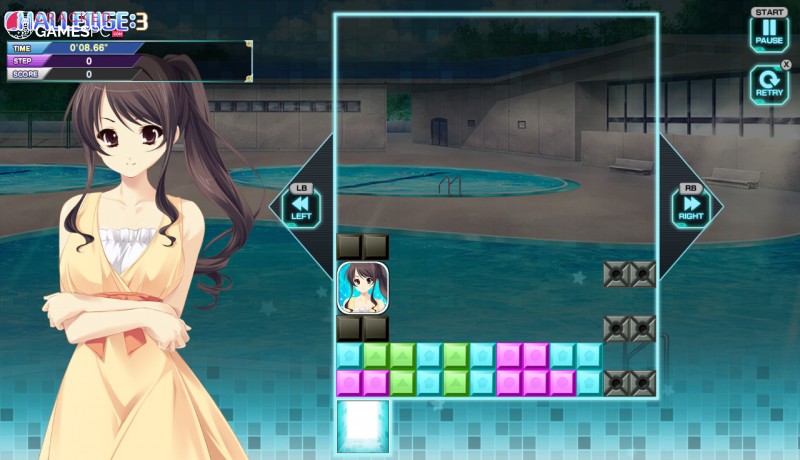800x460 pixels.
Task: Click the glowing white block below the board
Action: 362,424
